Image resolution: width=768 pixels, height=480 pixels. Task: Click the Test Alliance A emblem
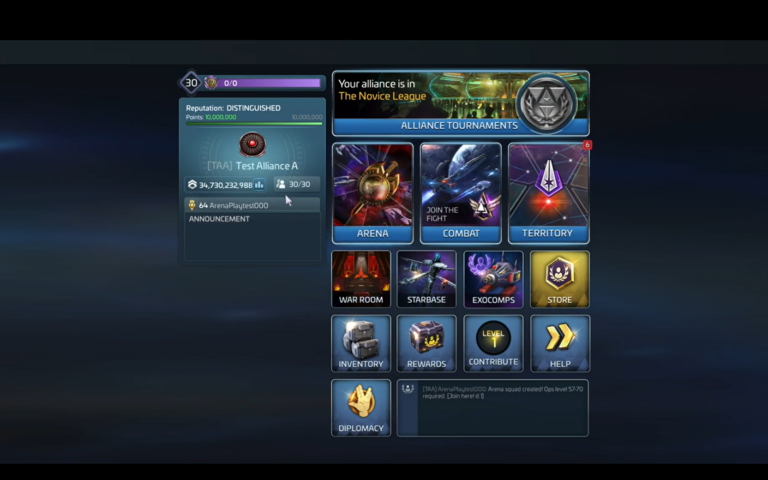tap(252, 144)
